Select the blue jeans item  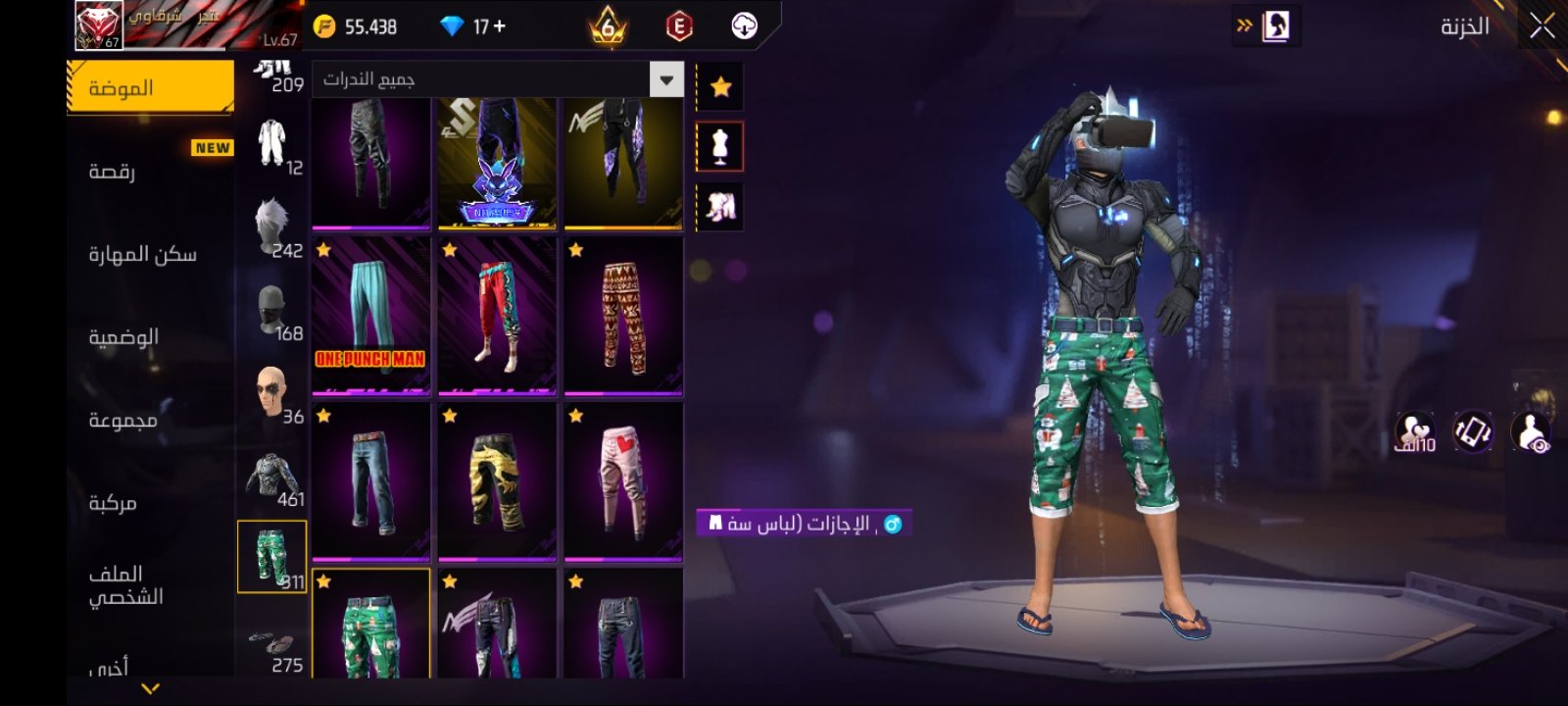click(370, 481)
